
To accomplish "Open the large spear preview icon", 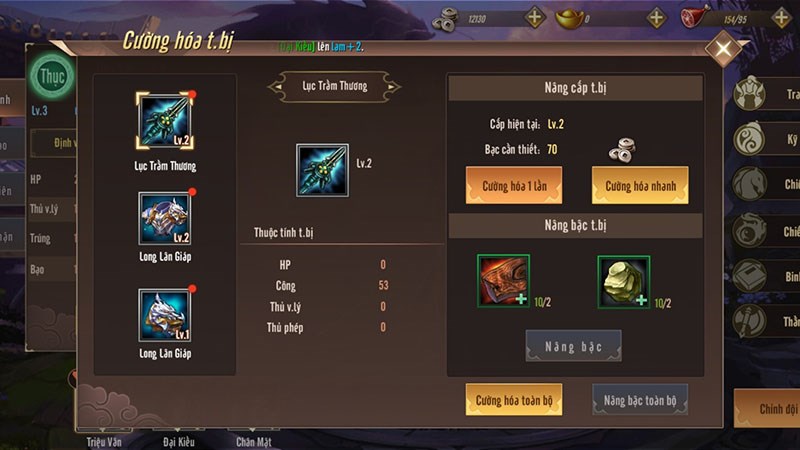I will pos(322,169).
